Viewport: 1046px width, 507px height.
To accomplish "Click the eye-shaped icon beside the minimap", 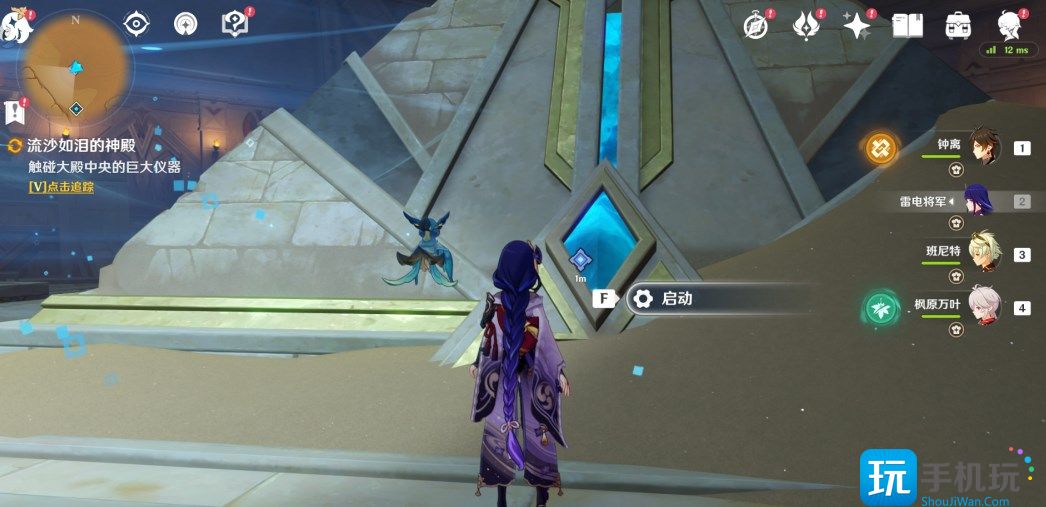I will coord(136,24).
